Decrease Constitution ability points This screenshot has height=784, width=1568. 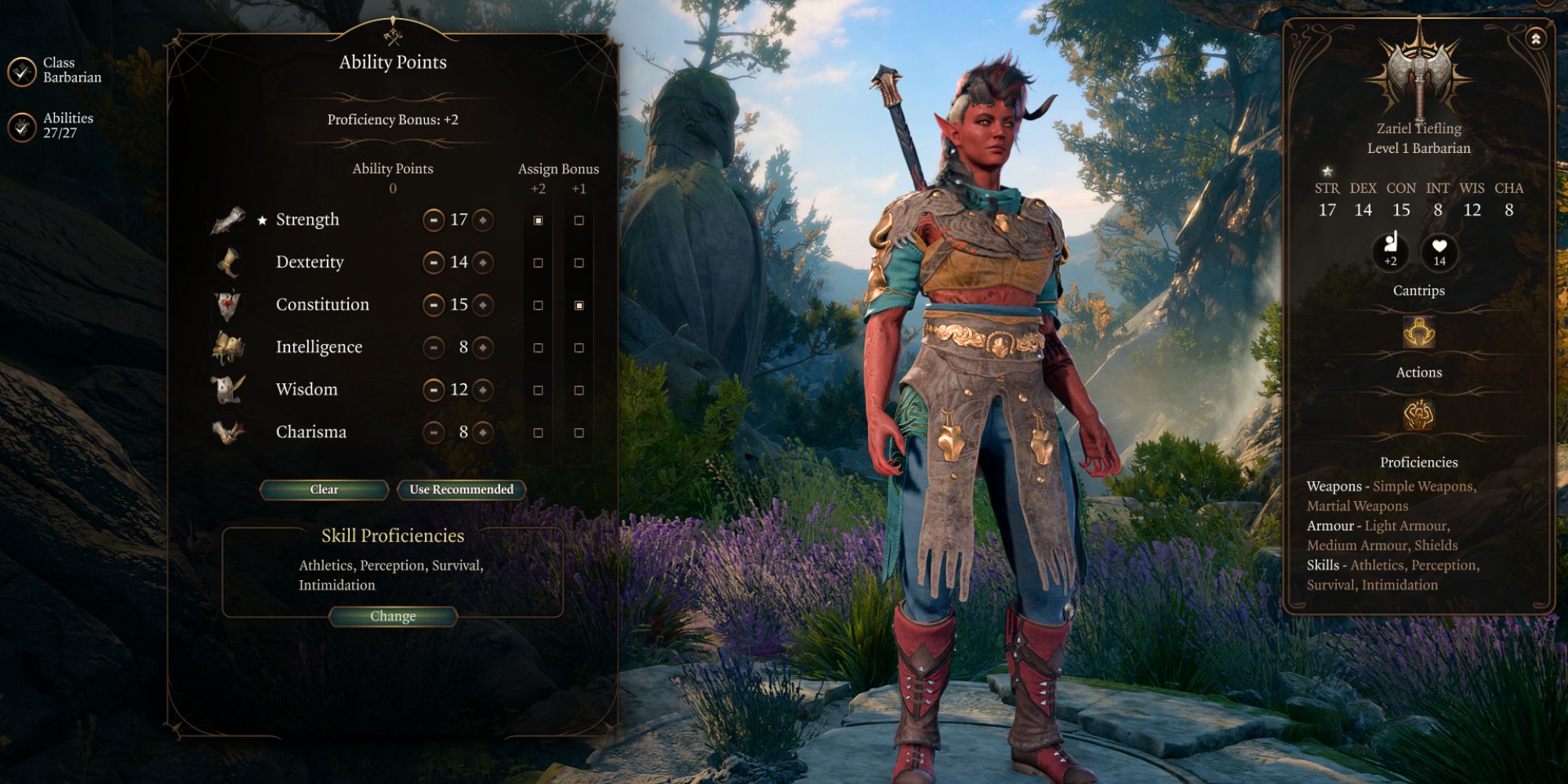click(434, 305)
